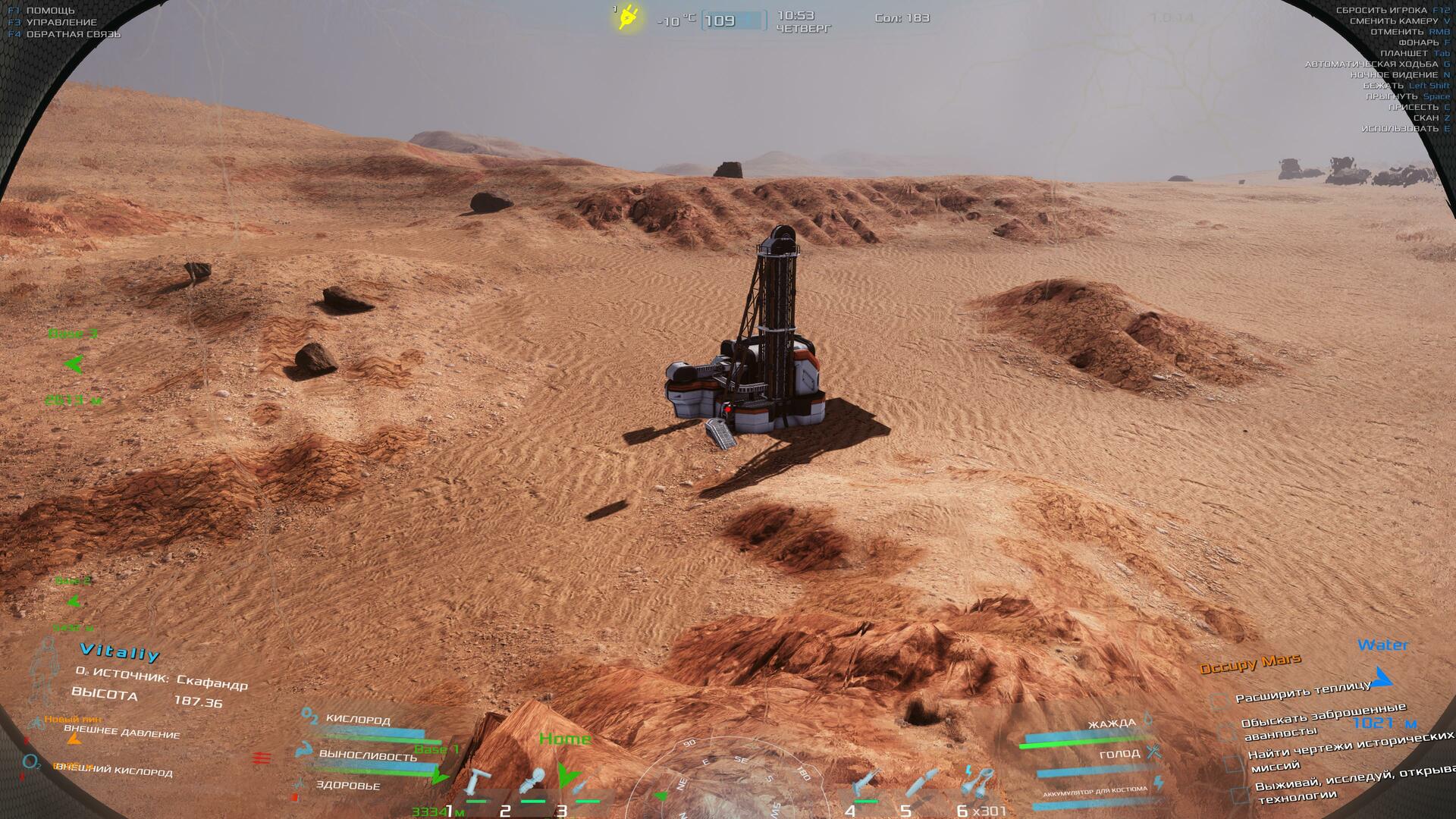Image resolution: width=1456 pixels, height=819 pixels.
Task: Select hotbar slot 6 with x301 items
Action: point(977,784)
